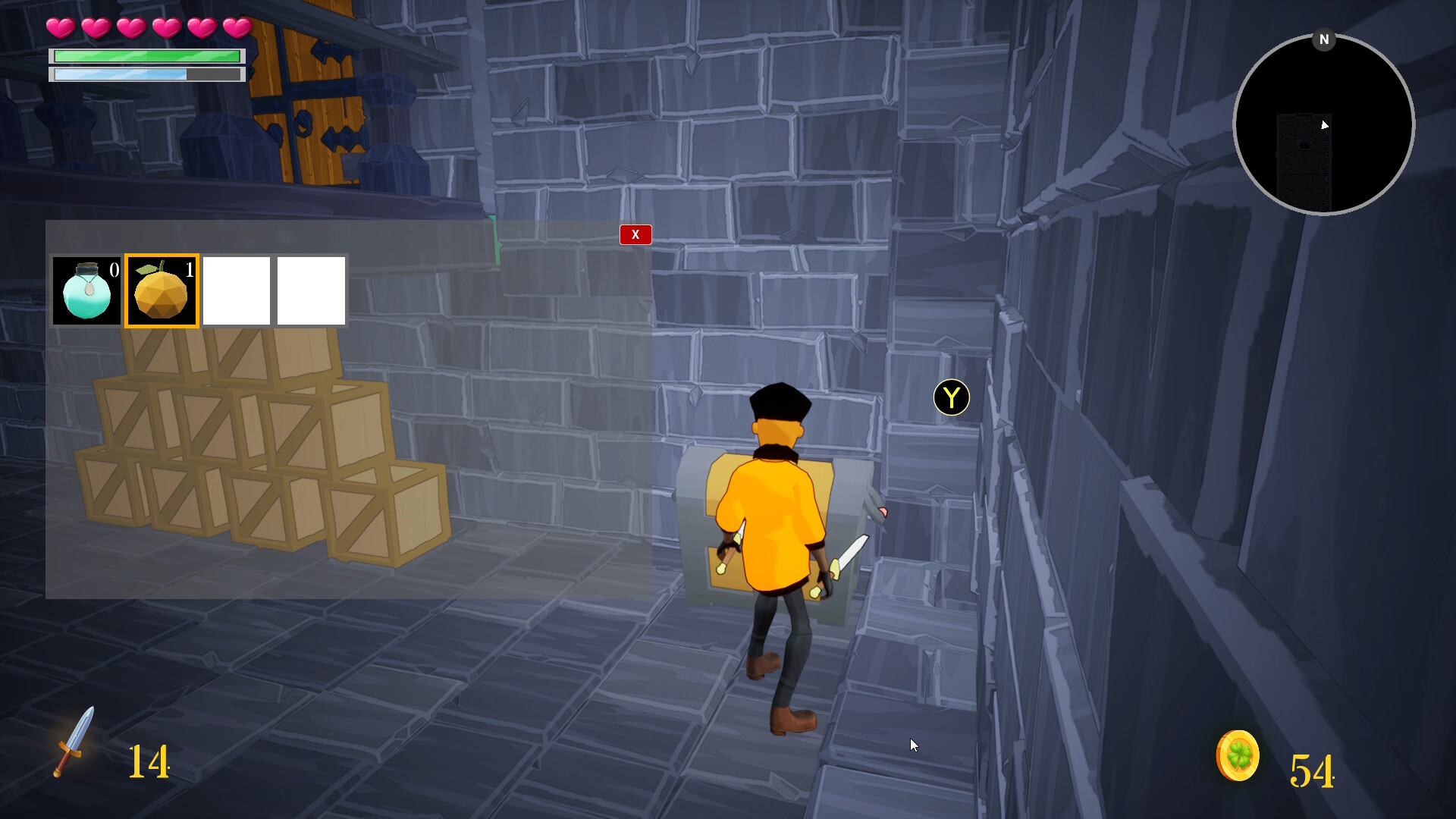Click the gold coin currency icon

(x=1238, y=755)
